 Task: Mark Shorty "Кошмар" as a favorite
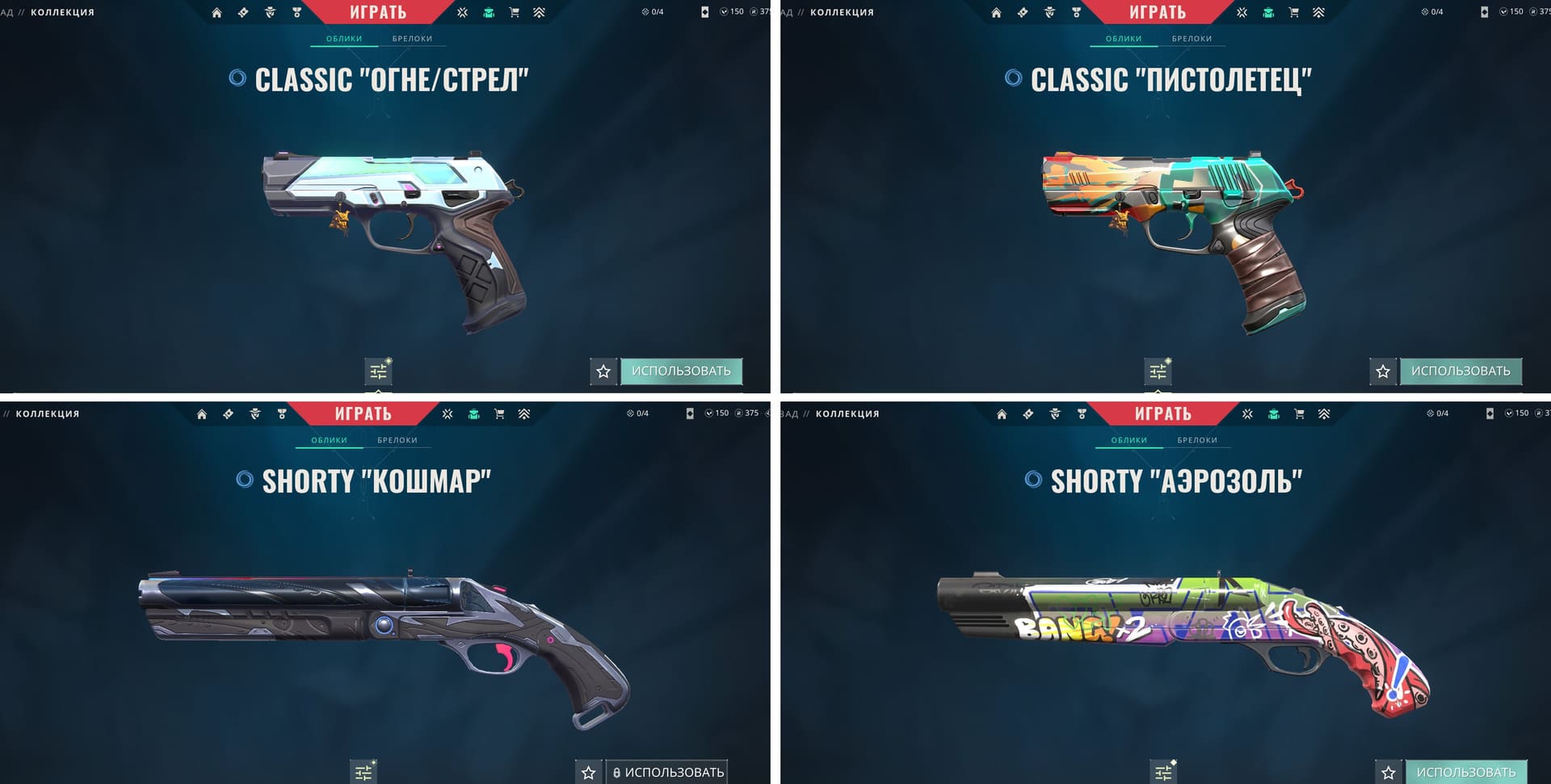[x=589, y=773]
